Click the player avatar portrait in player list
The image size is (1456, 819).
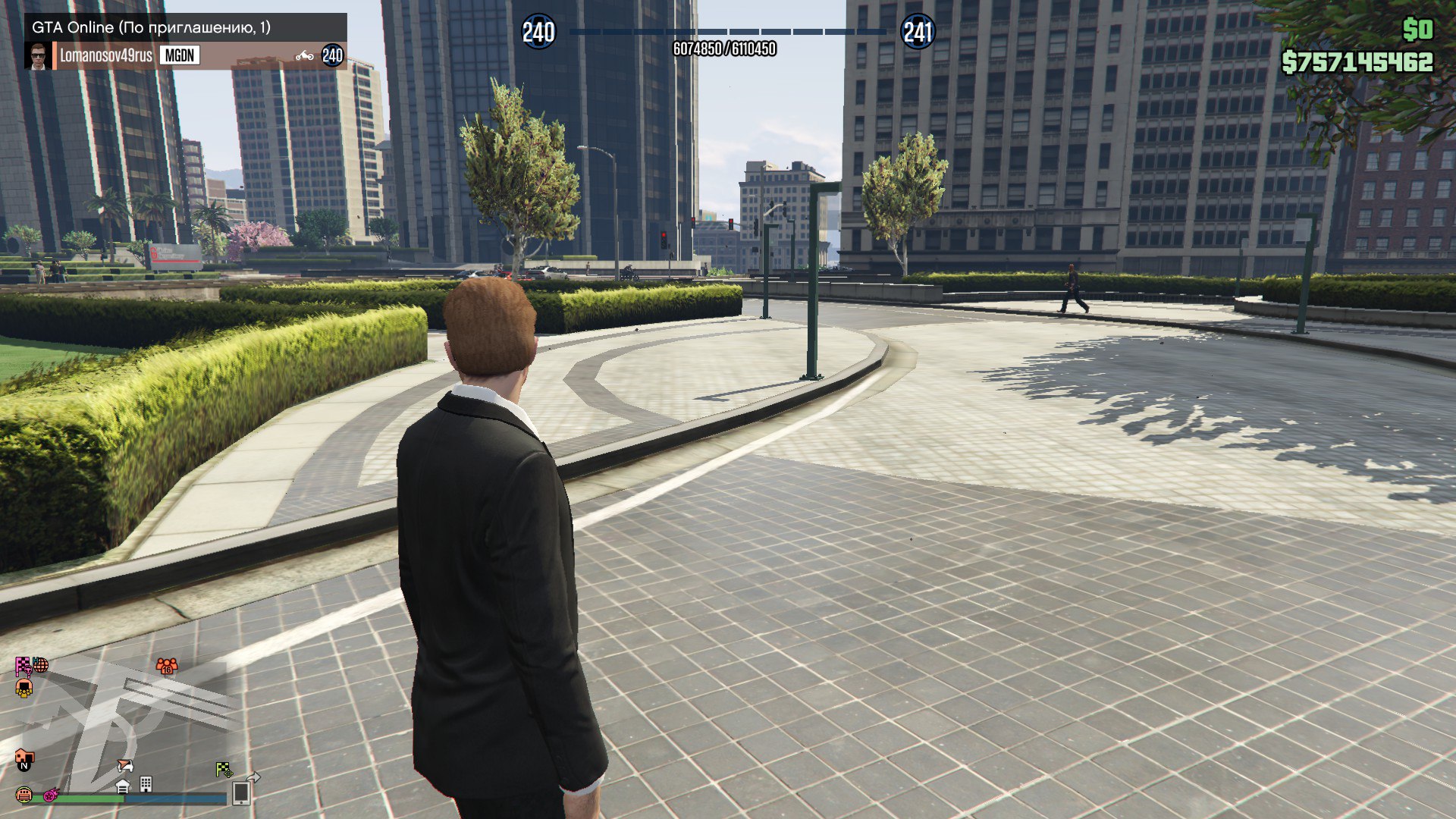point(38,55)
